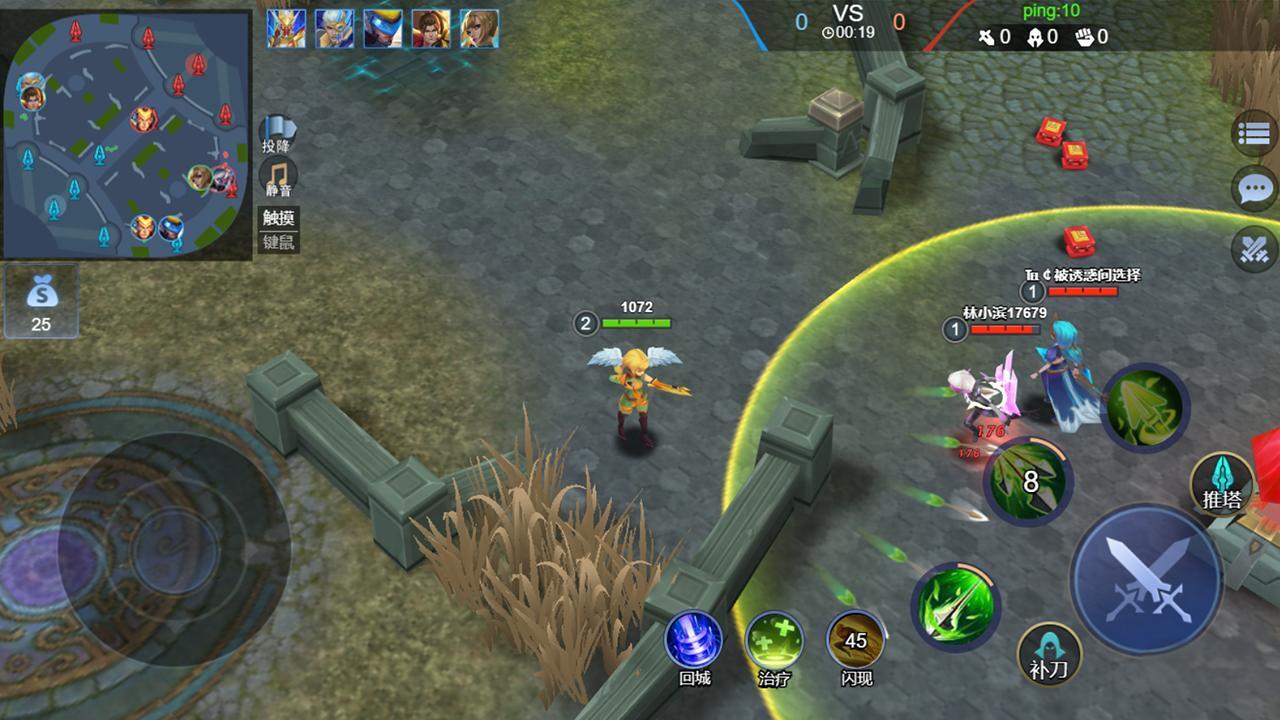Open the chat speech bubble

click(1254, 190)
